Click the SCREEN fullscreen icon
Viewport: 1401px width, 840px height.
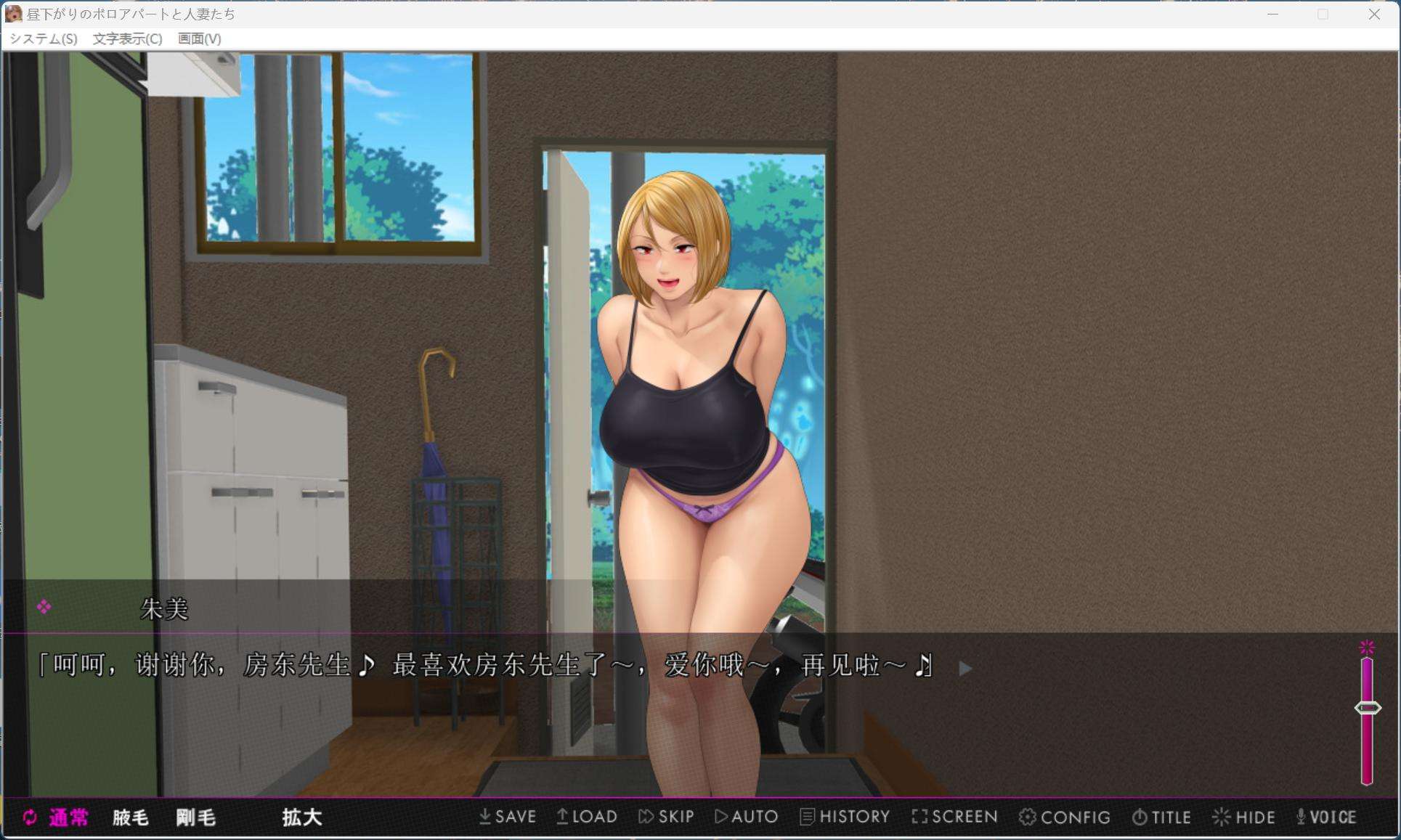tap(955, 817)
